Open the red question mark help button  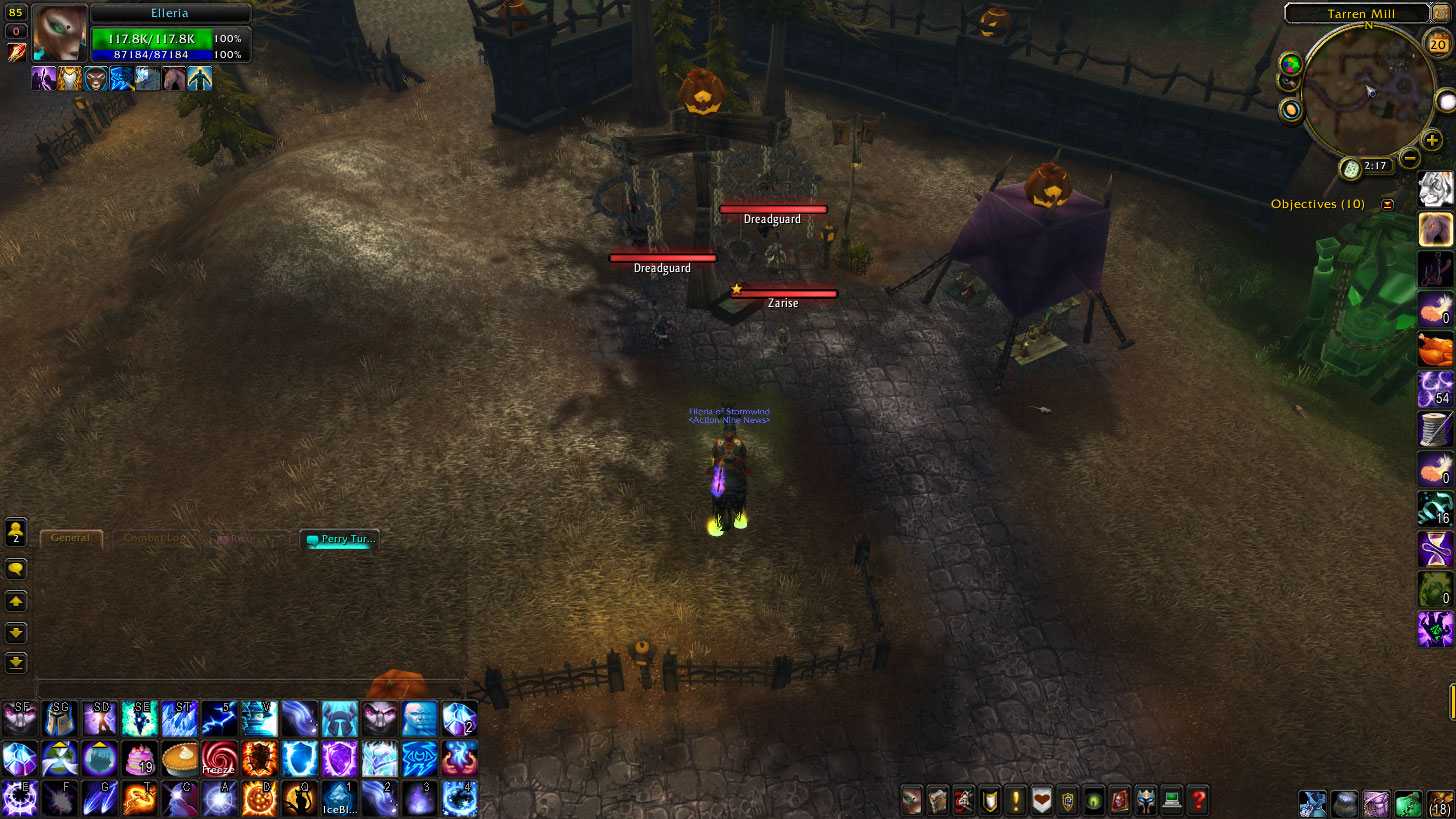coord(1197,800)
